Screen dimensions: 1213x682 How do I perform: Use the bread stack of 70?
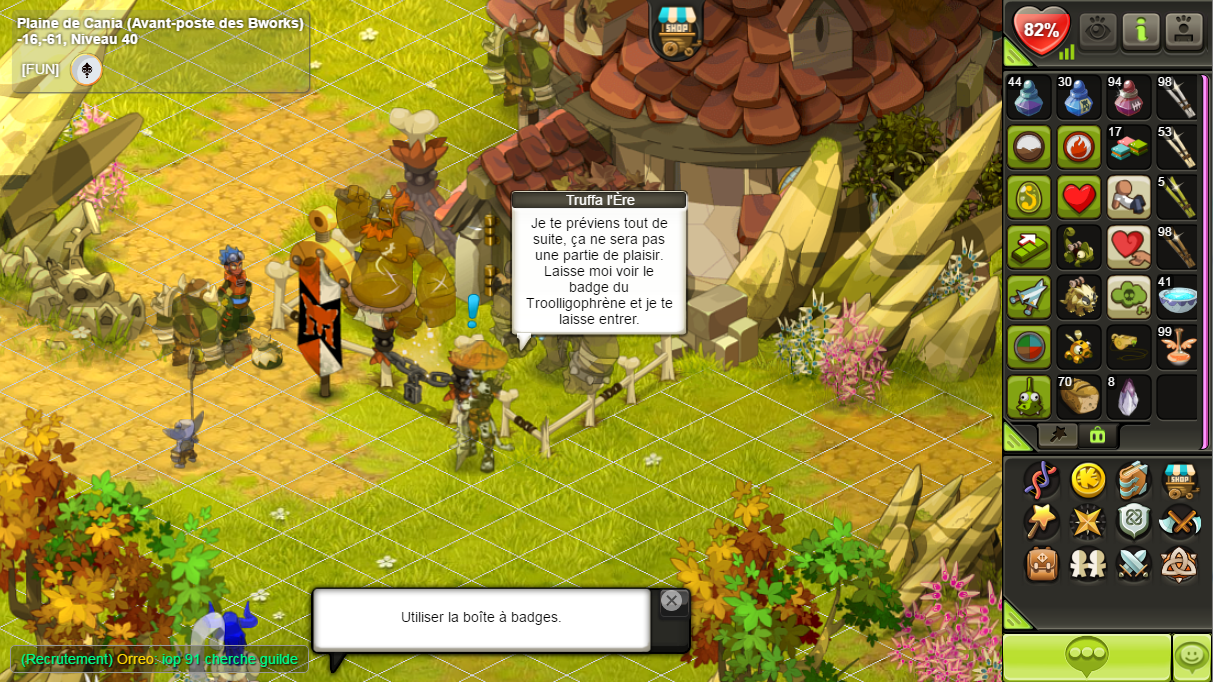1079,397
